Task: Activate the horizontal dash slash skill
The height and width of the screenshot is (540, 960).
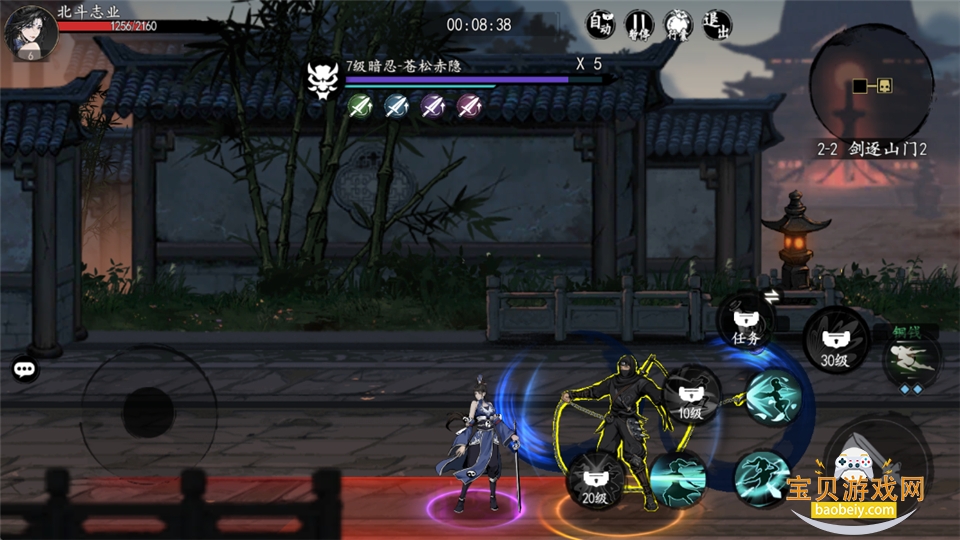Action: click(x=677, y=478)
